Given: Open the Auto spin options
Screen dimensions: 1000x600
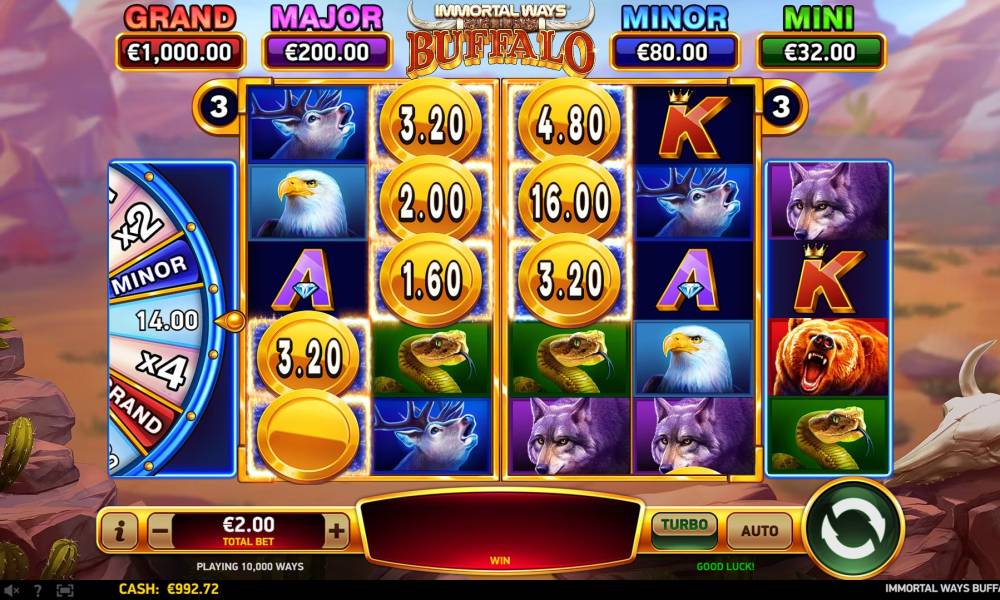Looking at the screenshot, I should coord(759,530).
